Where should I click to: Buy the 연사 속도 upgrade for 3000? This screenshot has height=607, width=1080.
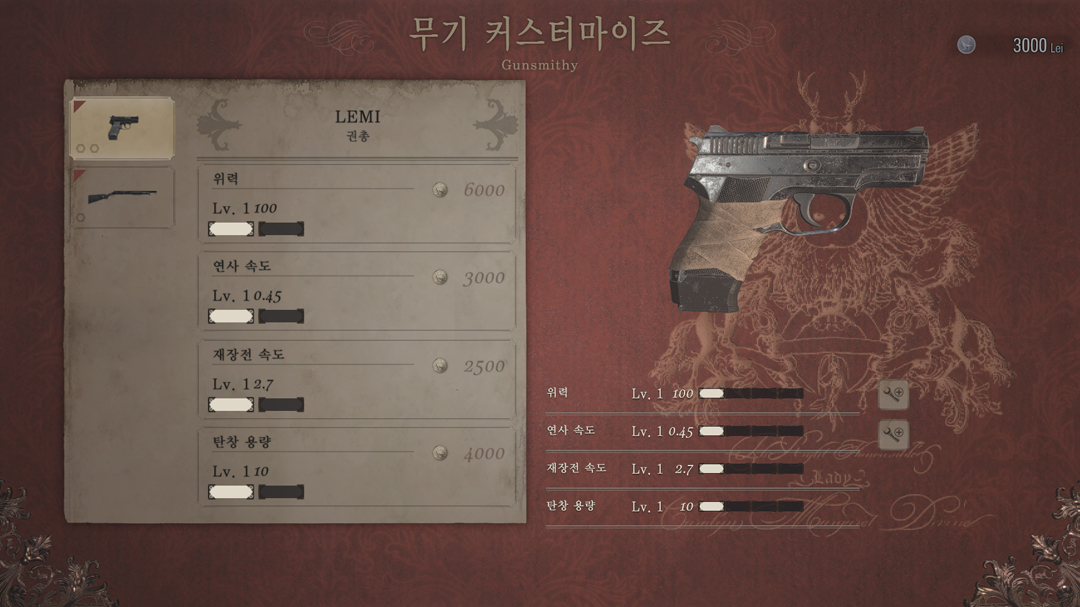(x=357, y=291)
